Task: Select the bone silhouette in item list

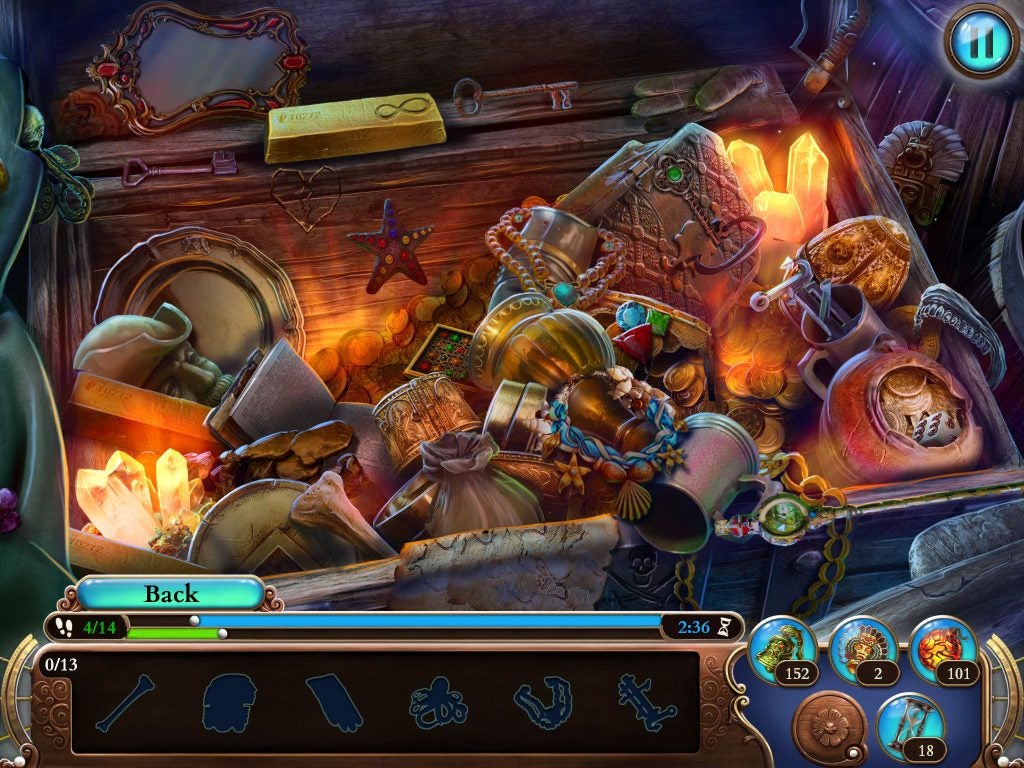Action: click(125, 703)
